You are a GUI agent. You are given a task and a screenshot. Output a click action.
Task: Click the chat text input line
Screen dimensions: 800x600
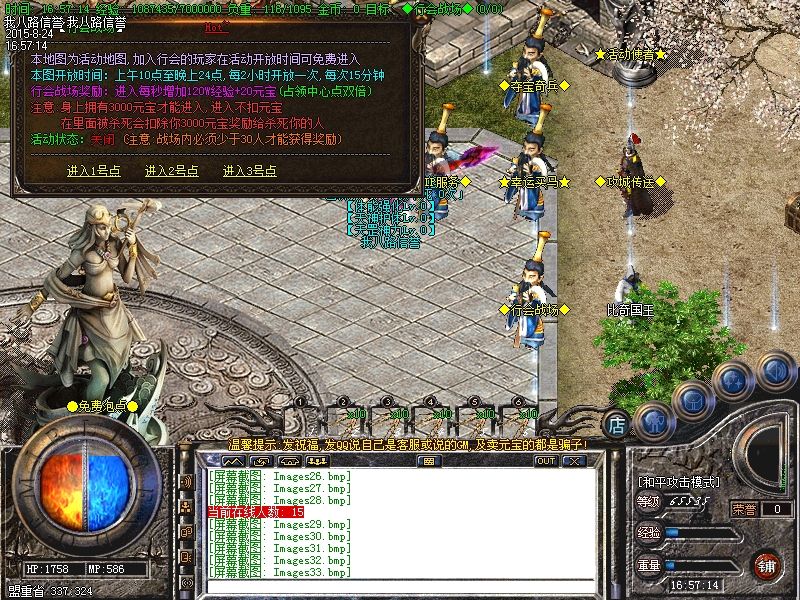click(400, 586)
